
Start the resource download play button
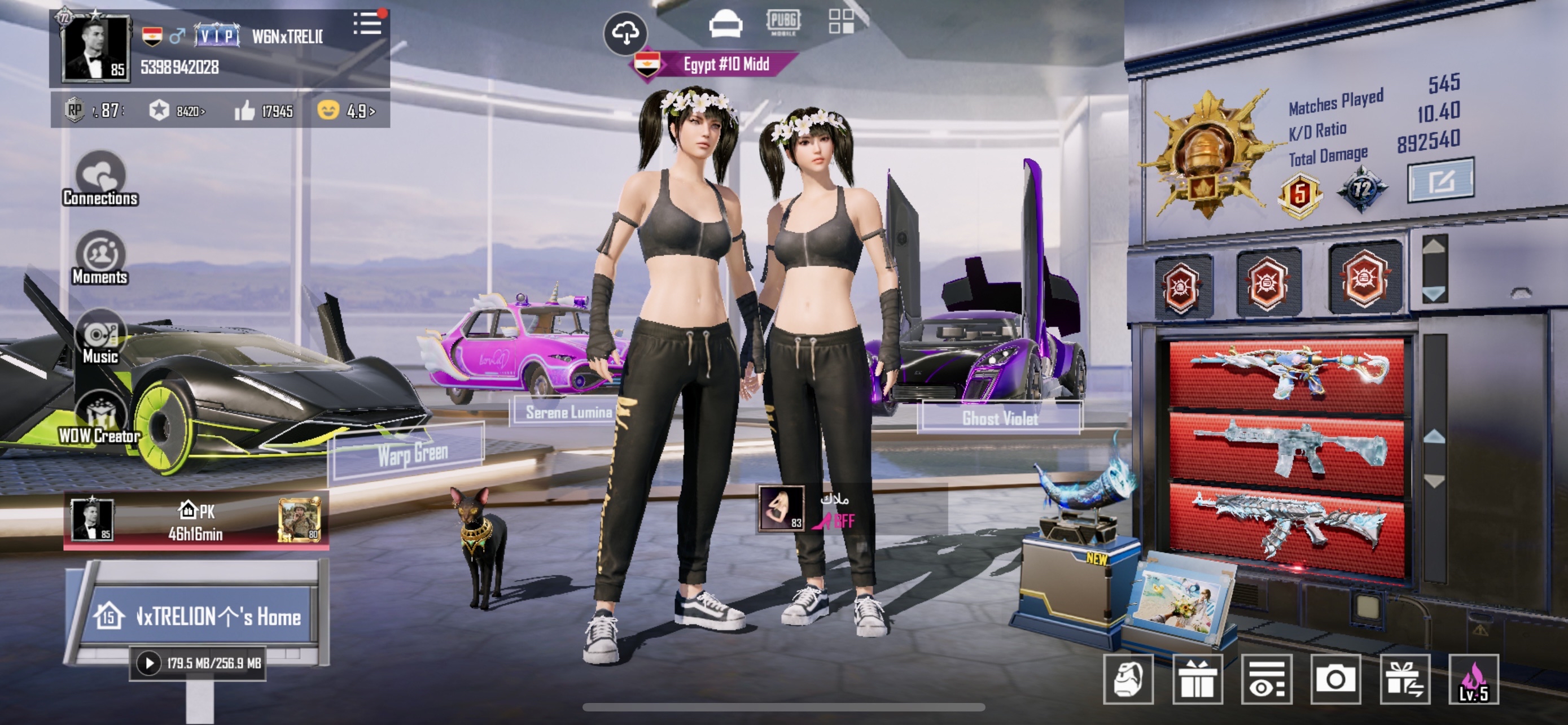click(x=149, y=662)
